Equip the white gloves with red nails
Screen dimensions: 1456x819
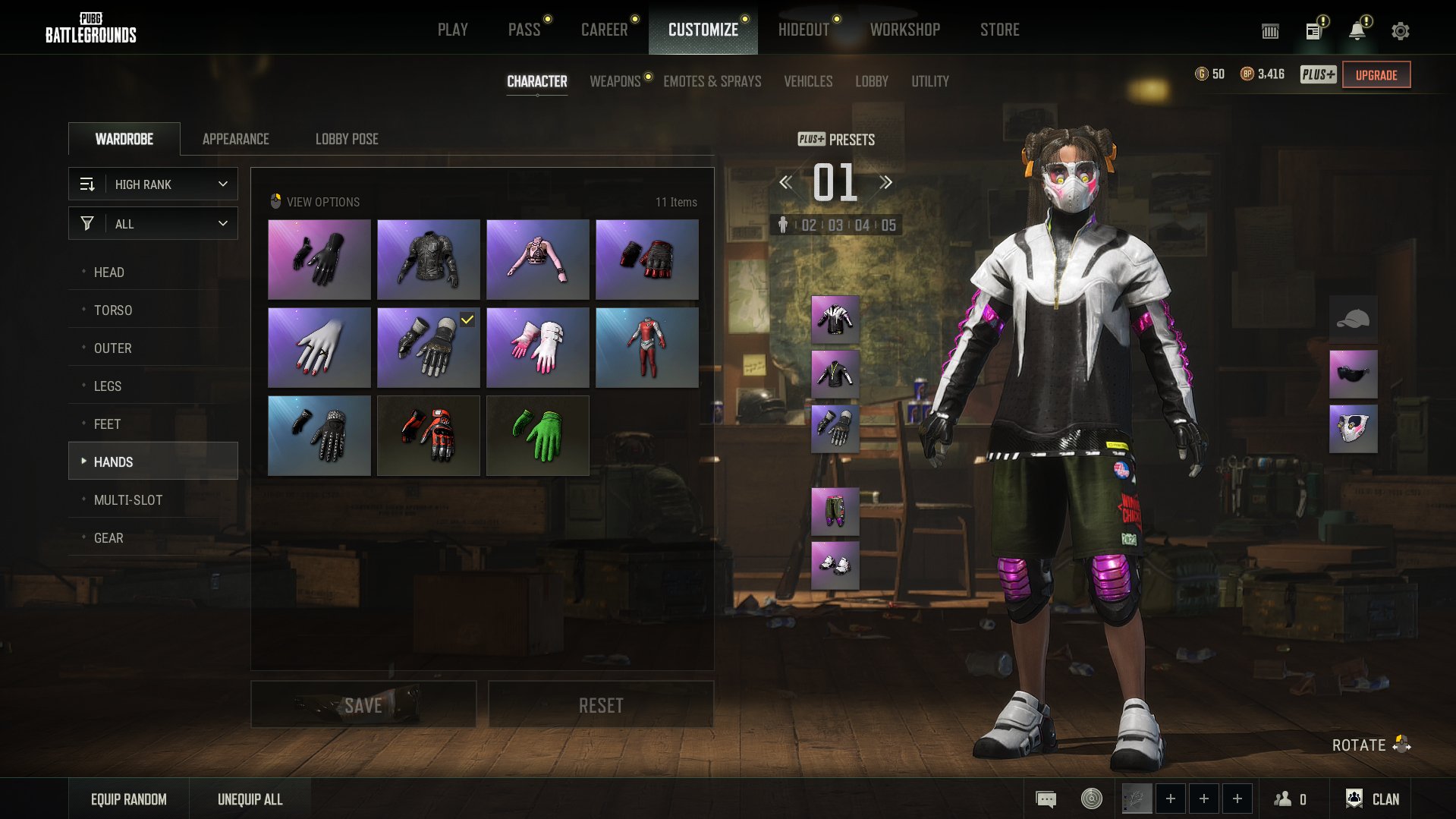pyautogui.click(x=319, y=348)
